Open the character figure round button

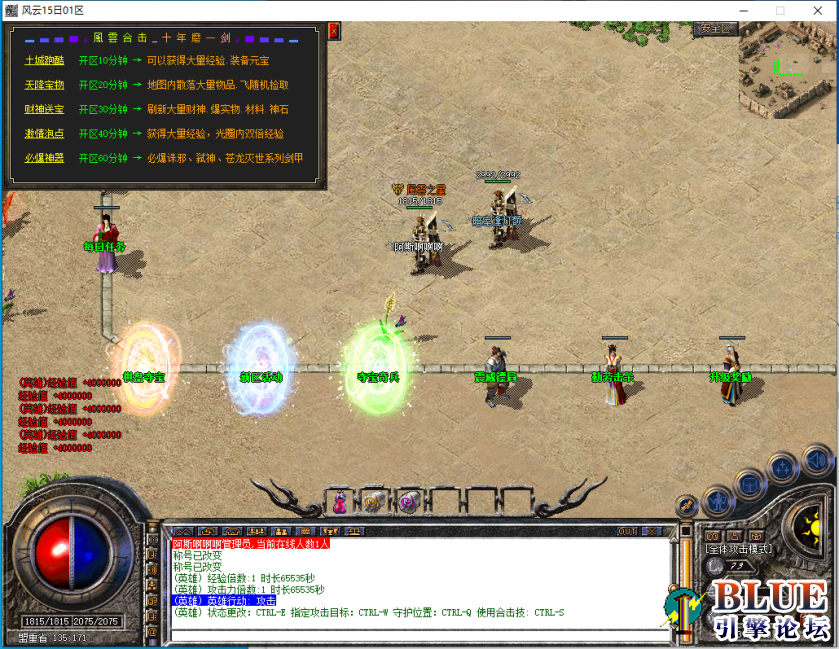point(717,501)
